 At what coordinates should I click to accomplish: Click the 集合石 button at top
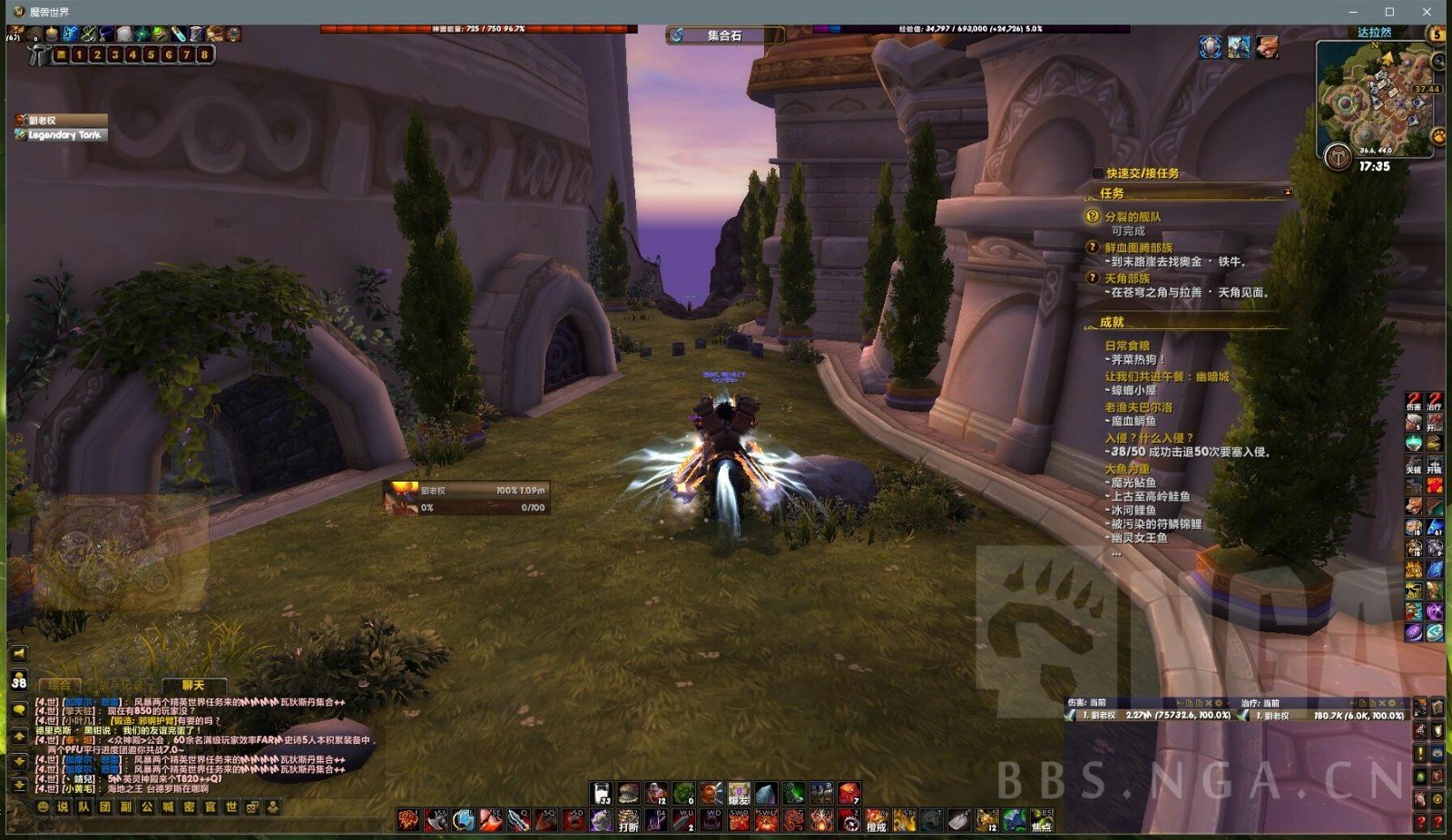point(724,35)
